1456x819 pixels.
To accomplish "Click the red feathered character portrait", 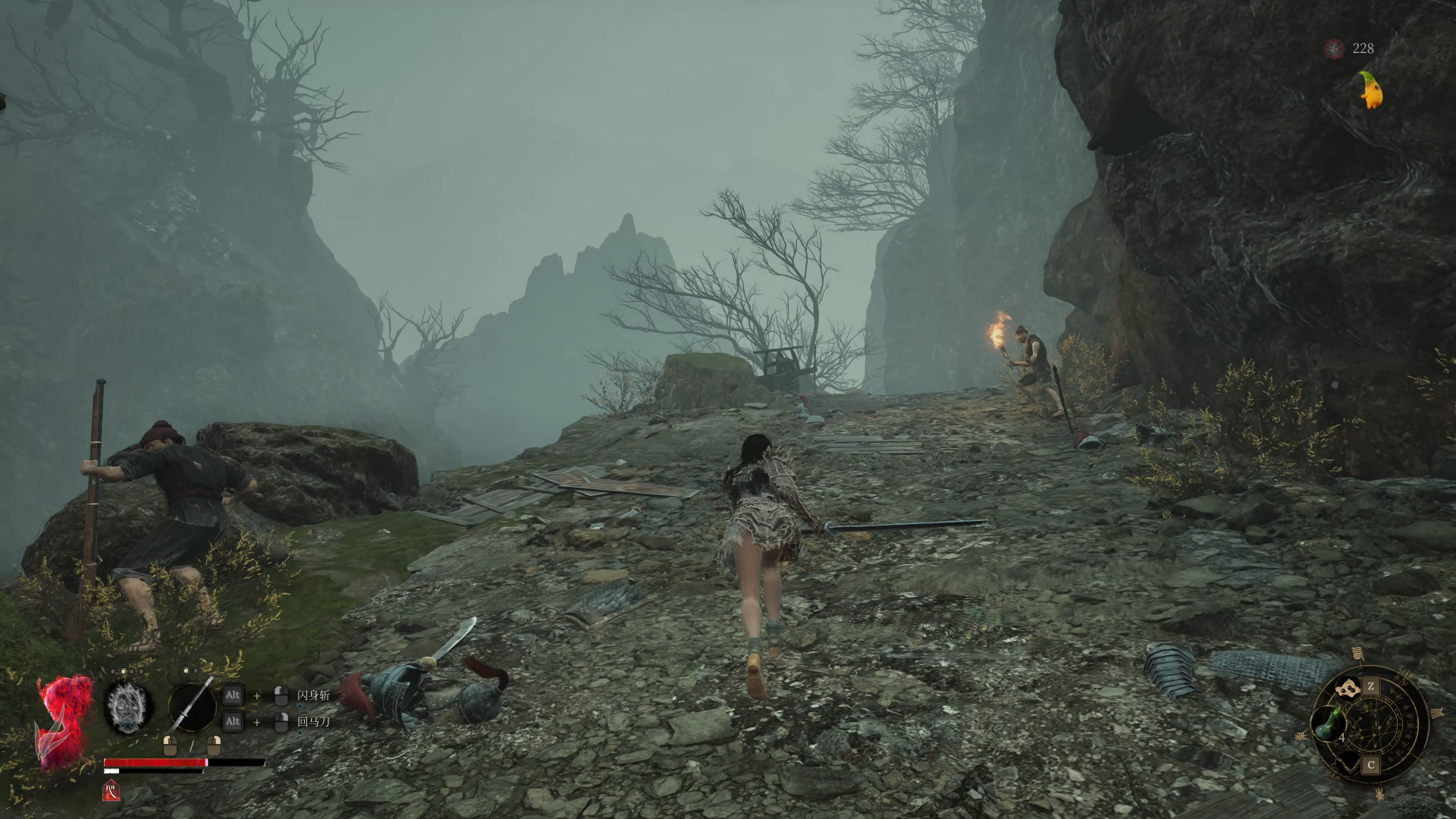I will point(64,720).
